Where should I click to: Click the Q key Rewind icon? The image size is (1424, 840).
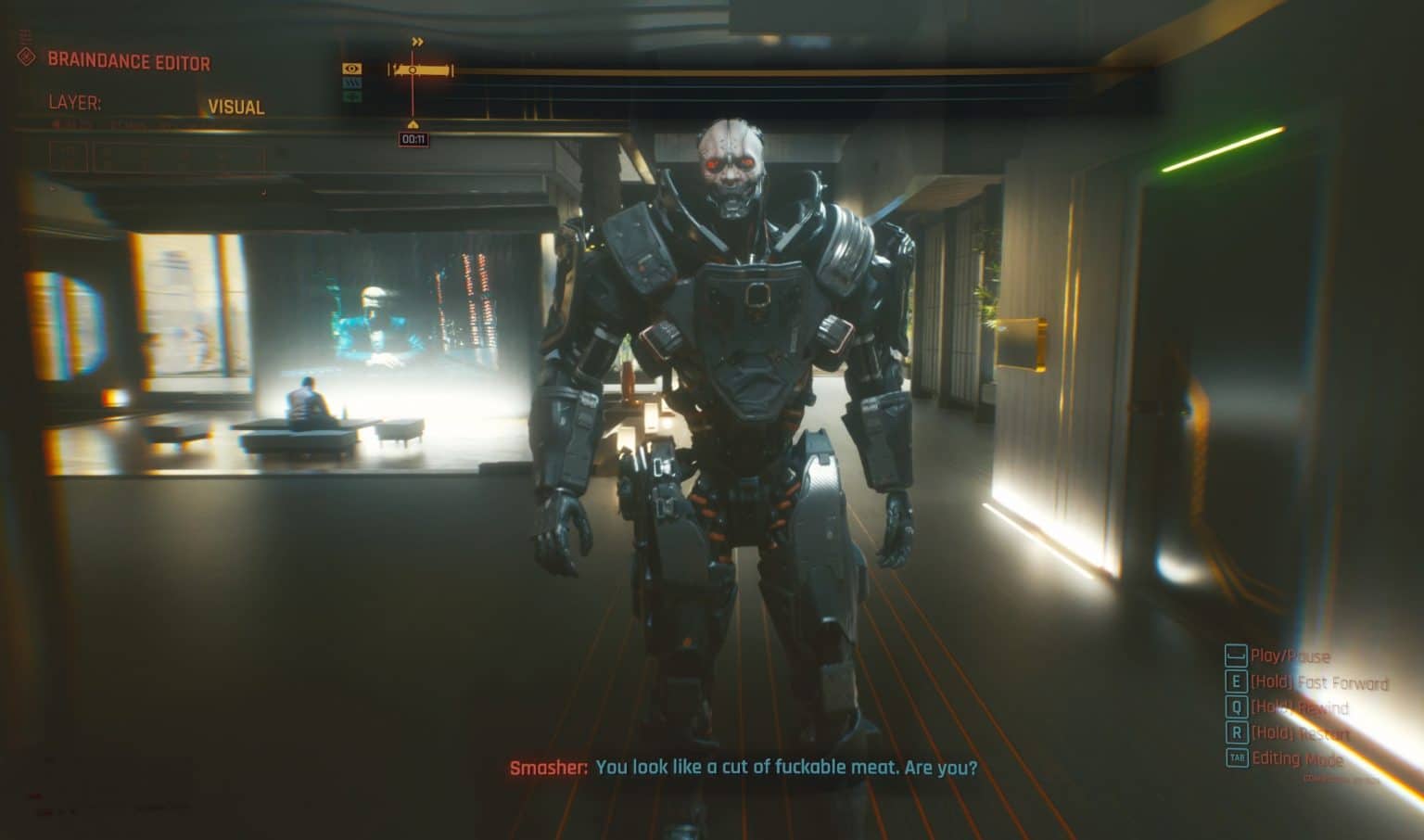pyautogui.click(x=1237, y=706)
